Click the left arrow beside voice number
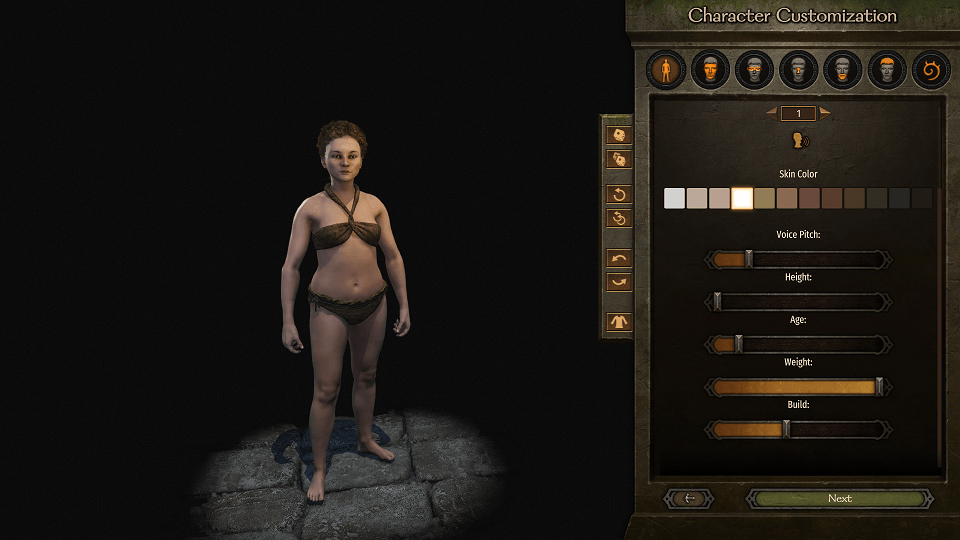The image size is (960, 540). click(x=772, y=113)
